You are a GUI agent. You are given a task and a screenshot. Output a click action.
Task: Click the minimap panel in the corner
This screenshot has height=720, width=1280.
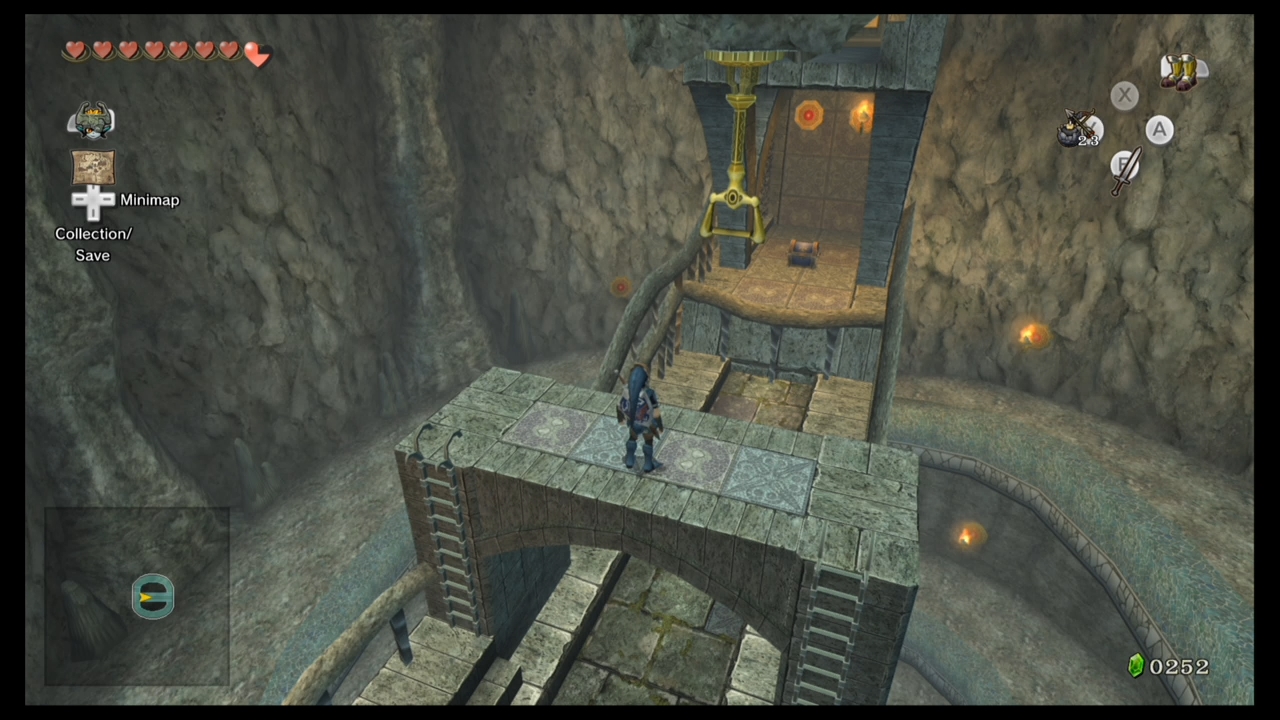pyautogui.click(x=136, y=597)
